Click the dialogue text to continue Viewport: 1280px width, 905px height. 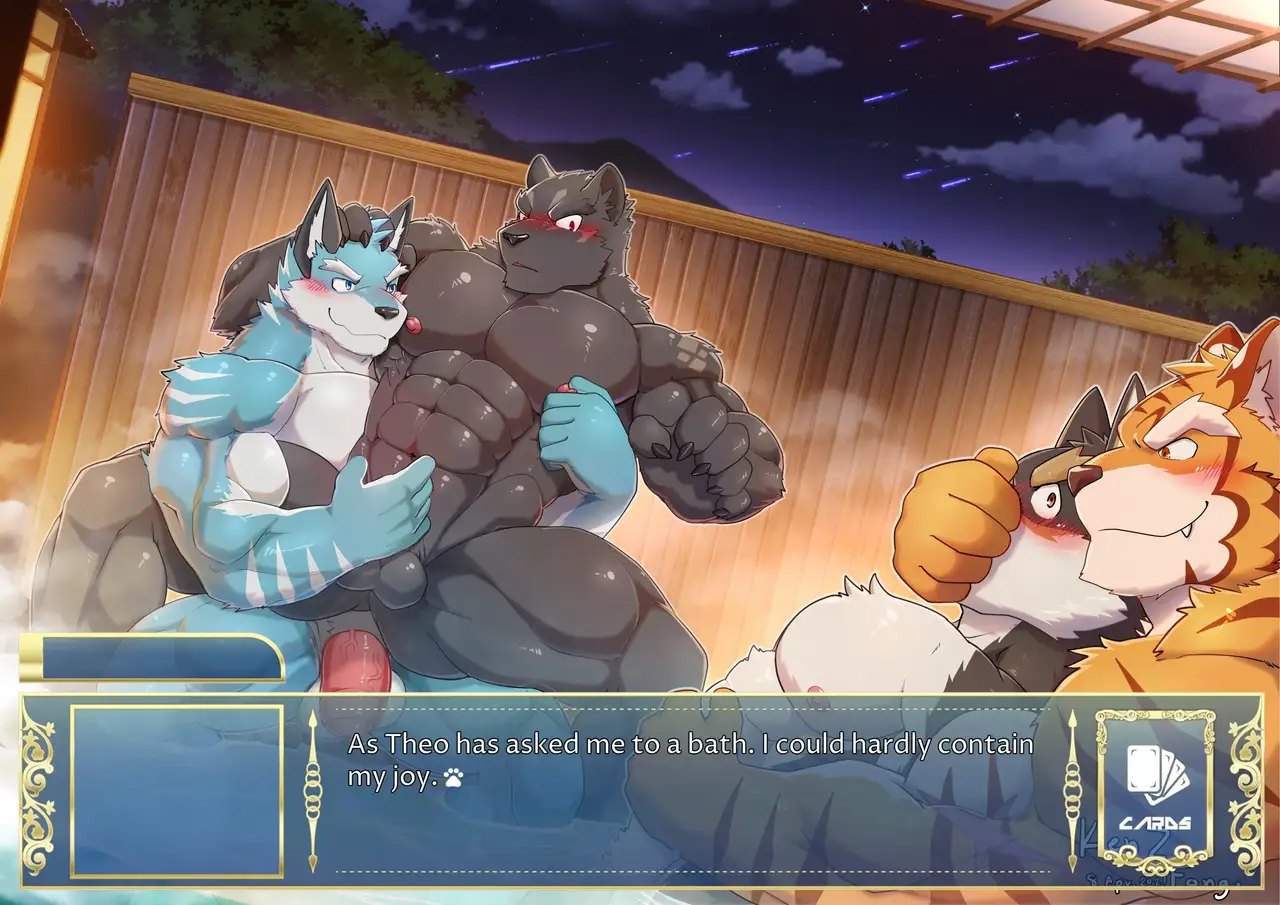pyautogui.click(x=690, y=761)
